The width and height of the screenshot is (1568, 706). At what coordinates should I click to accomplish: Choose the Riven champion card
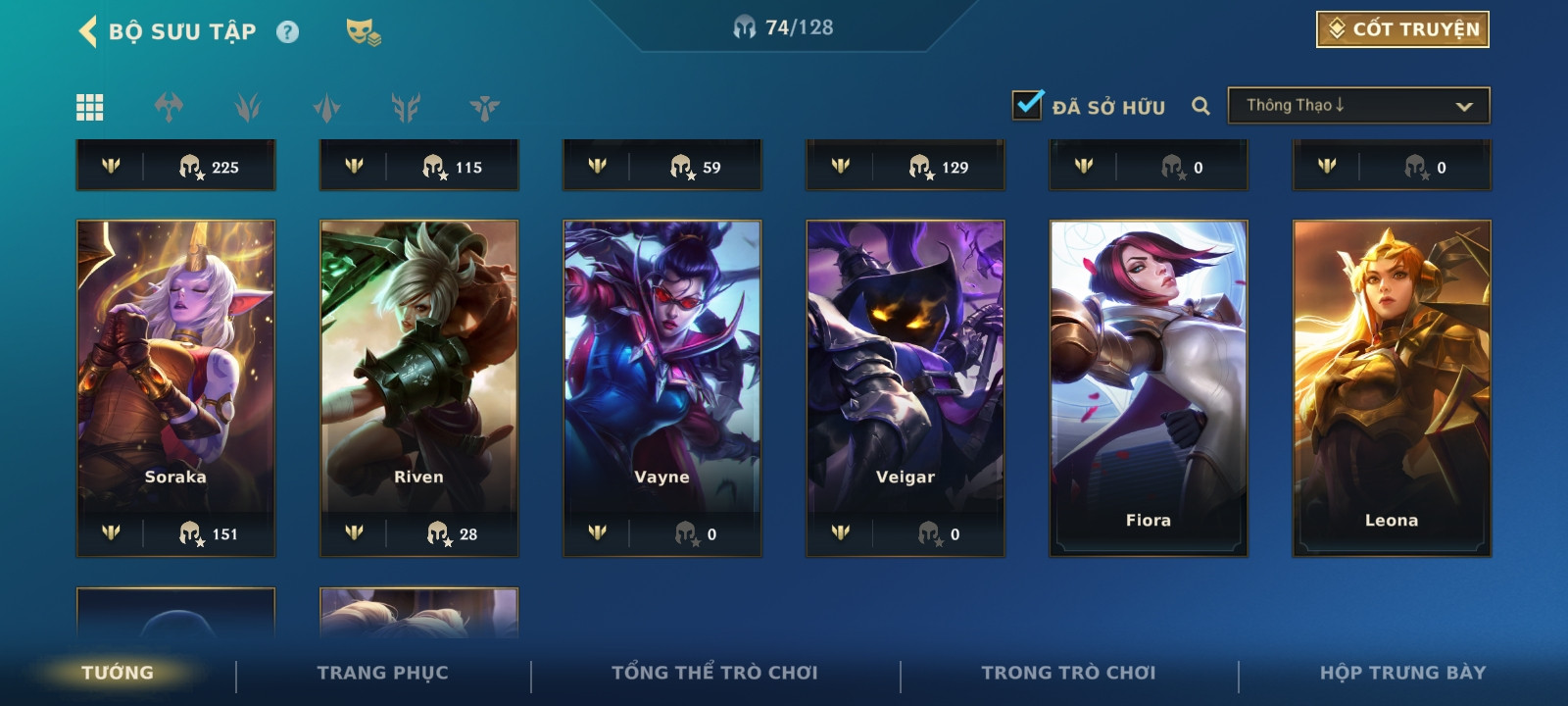(418, 373)
